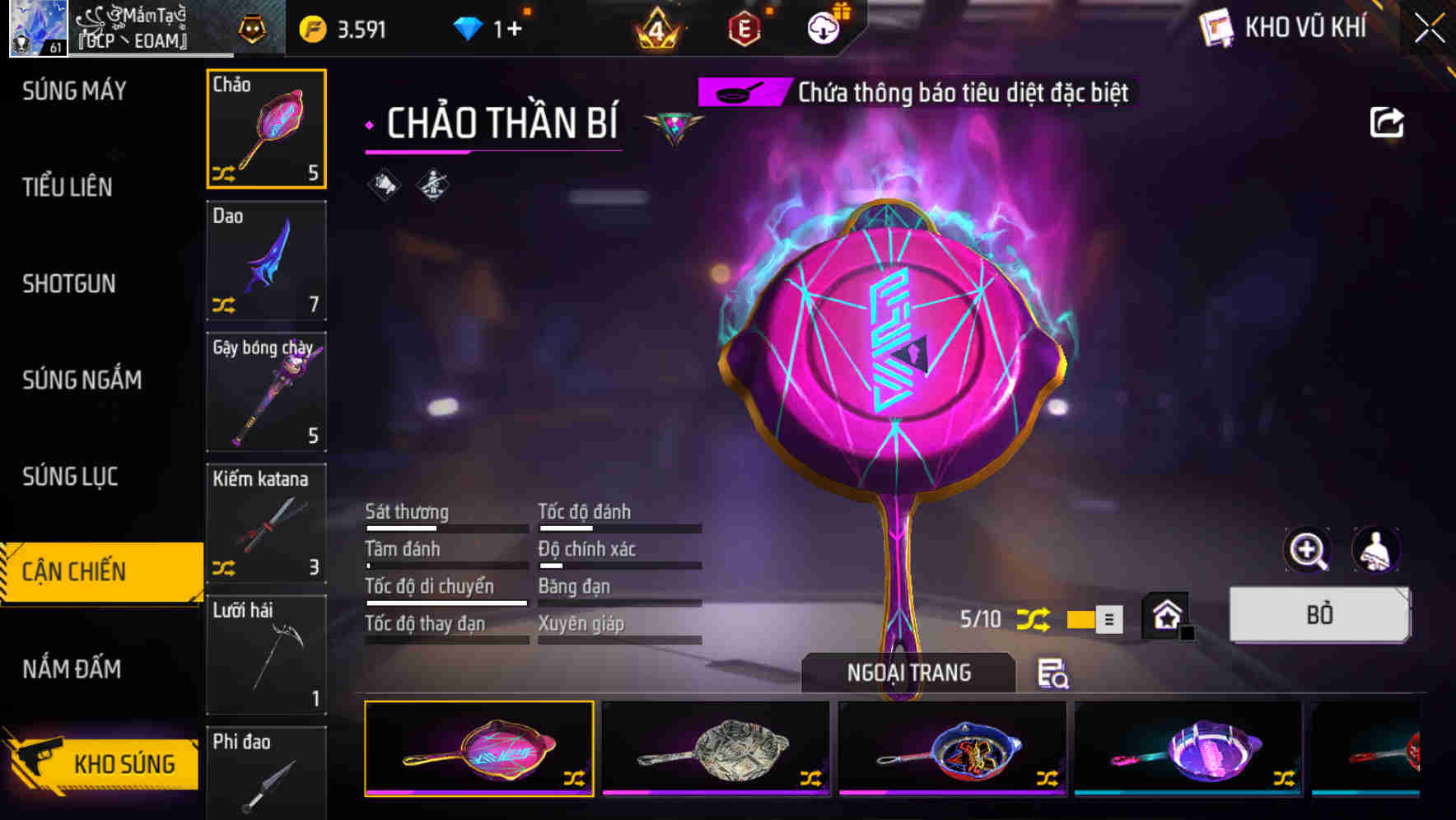The width and height of the screenshot is (1456, 820).
Task: Open the list menu button beside the slider
Action: [x=1109, y=618]
